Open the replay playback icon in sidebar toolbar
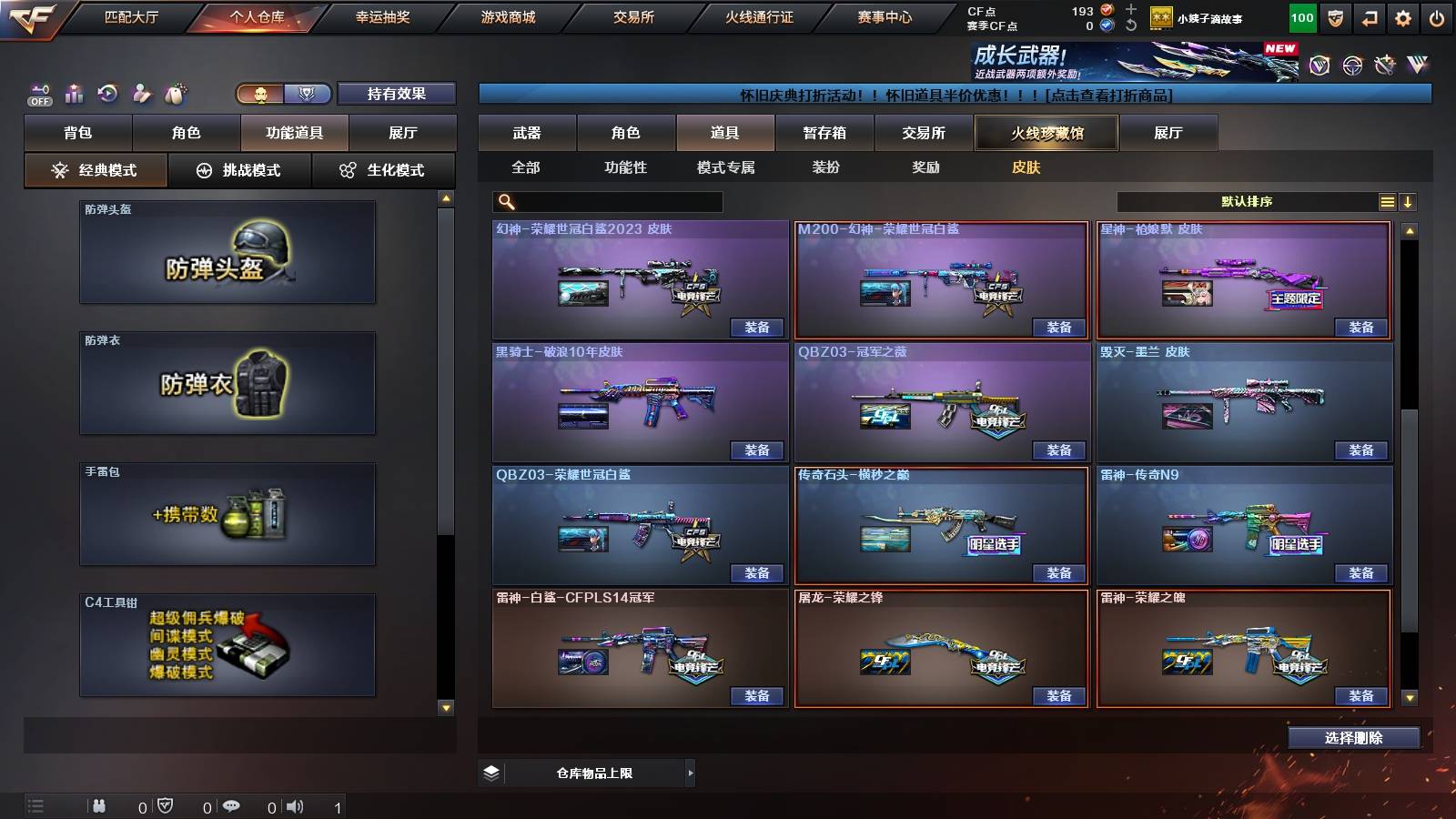 coord(107,93)
